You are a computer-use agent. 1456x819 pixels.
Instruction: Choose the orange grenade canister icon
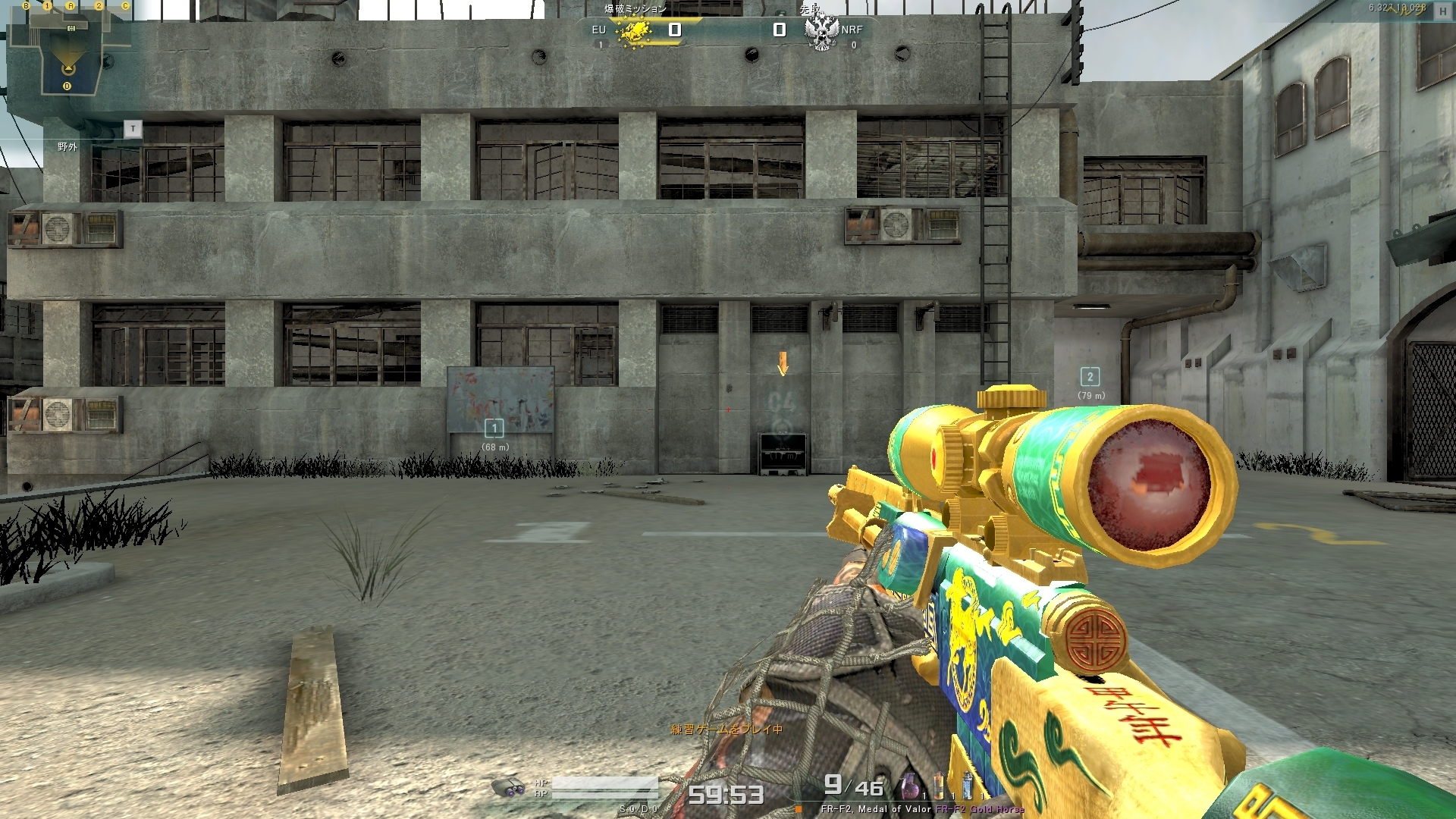[x=940, y=785]
